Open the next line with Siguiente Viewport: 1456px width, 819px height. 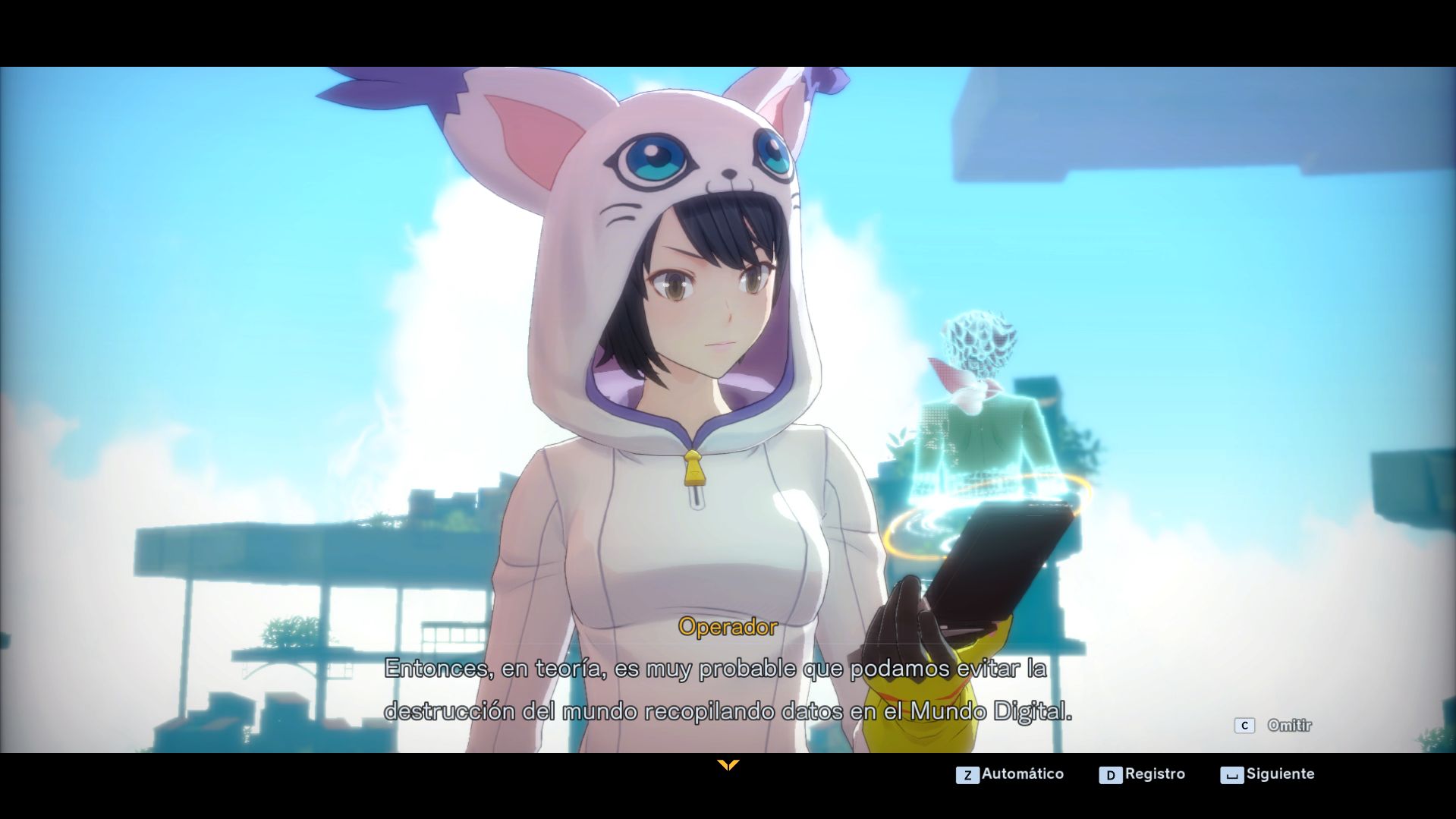1281,774
